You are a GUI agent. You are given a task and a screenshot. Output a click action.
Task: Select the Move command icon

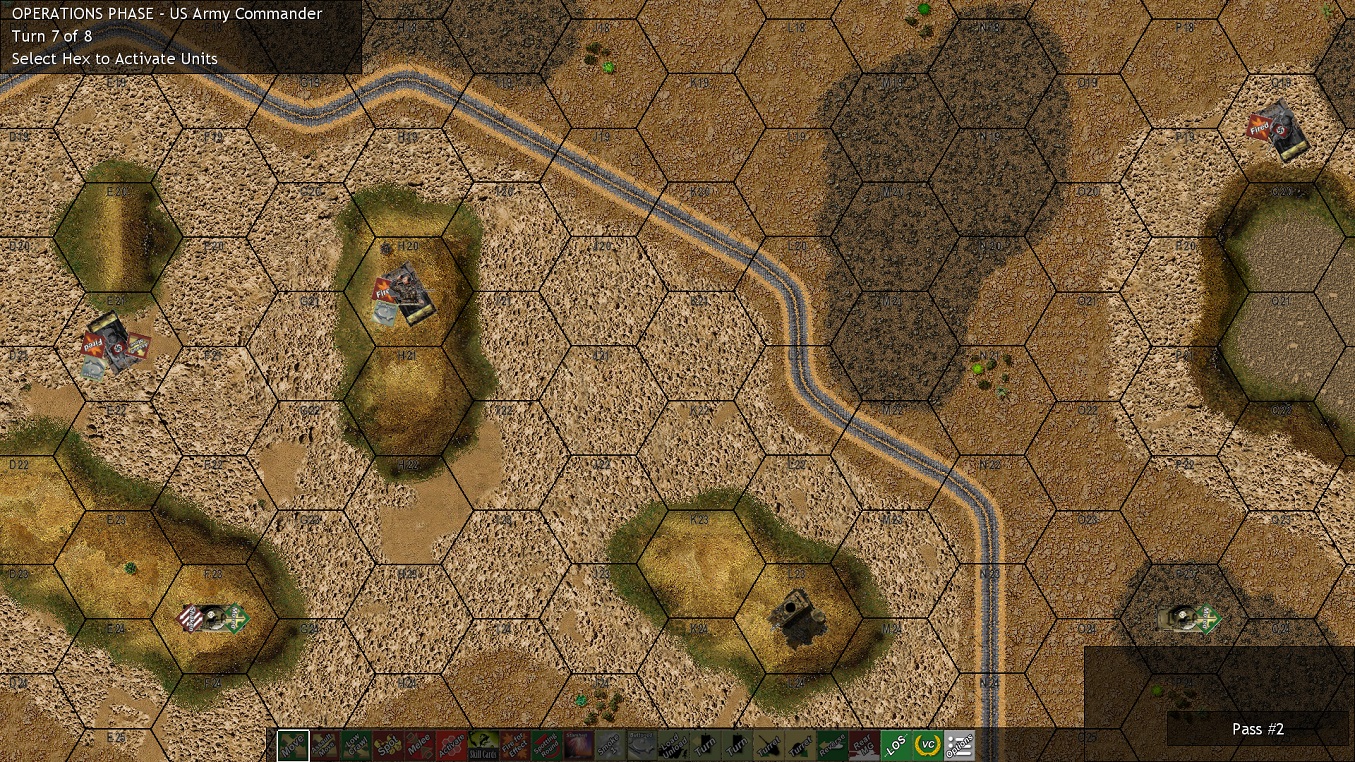[292, 746]
